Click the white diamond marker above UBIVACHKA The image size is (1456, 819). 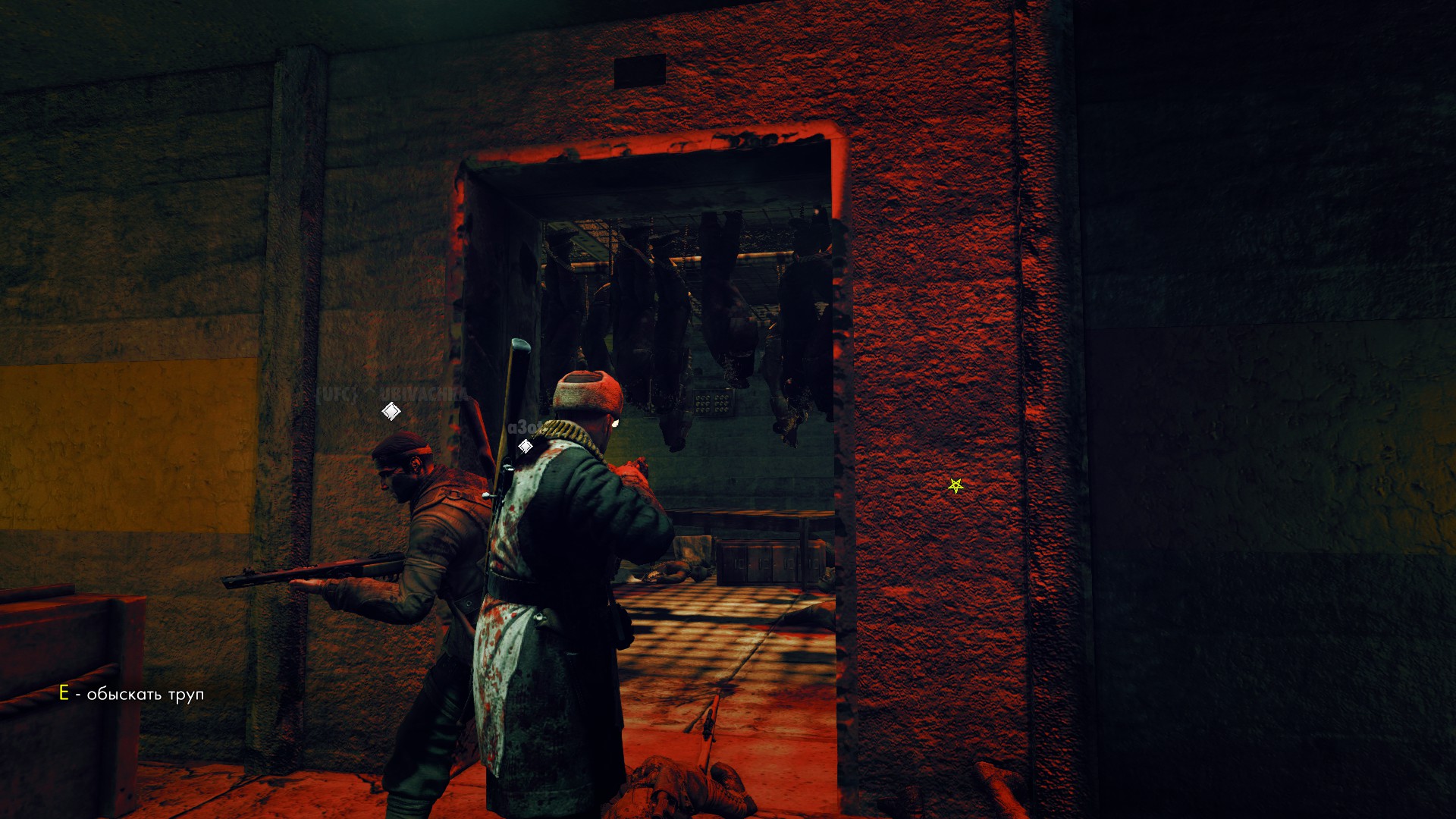(390, 410)
